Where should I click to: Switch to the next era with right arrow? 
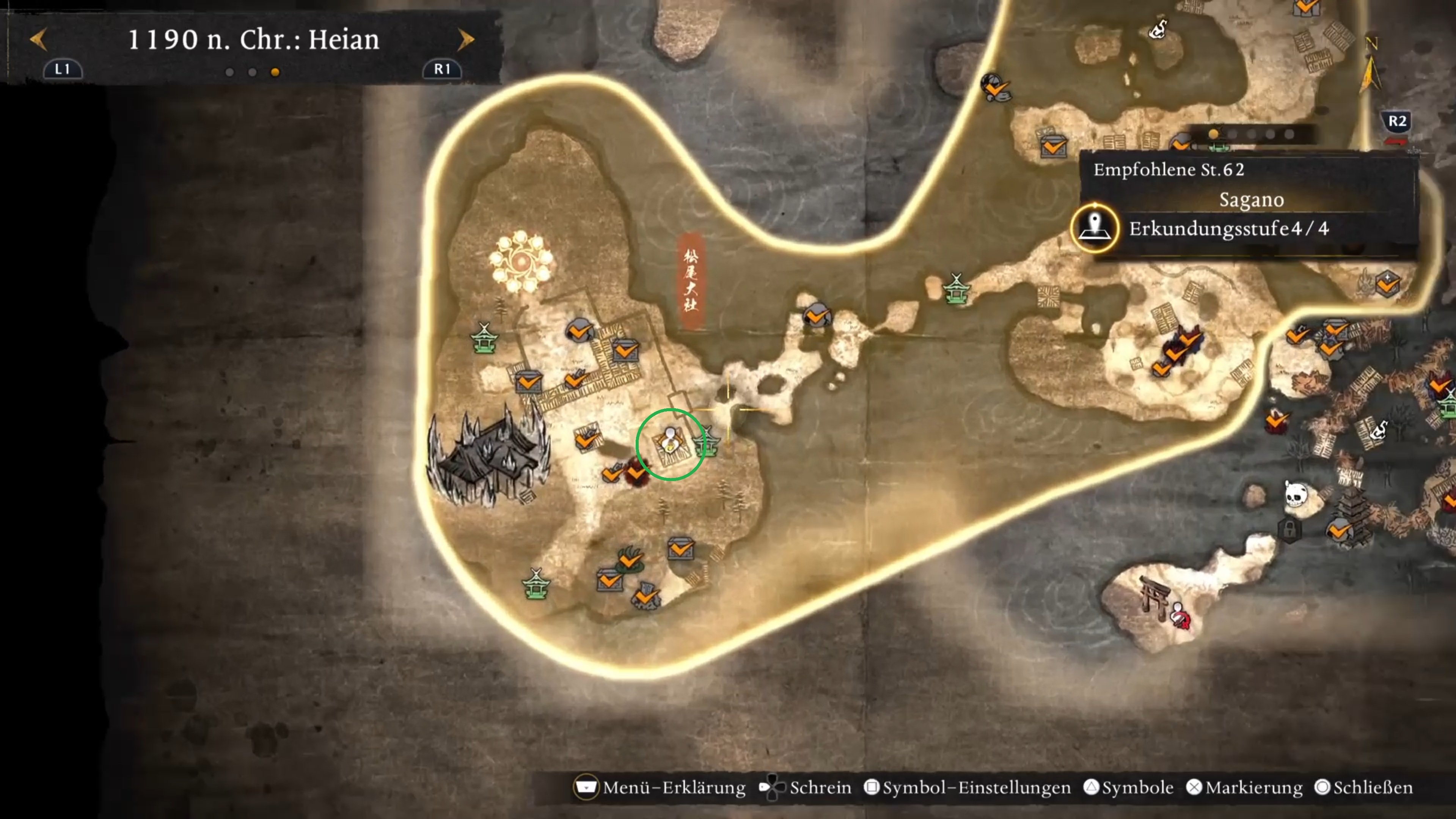coord(465,39)
